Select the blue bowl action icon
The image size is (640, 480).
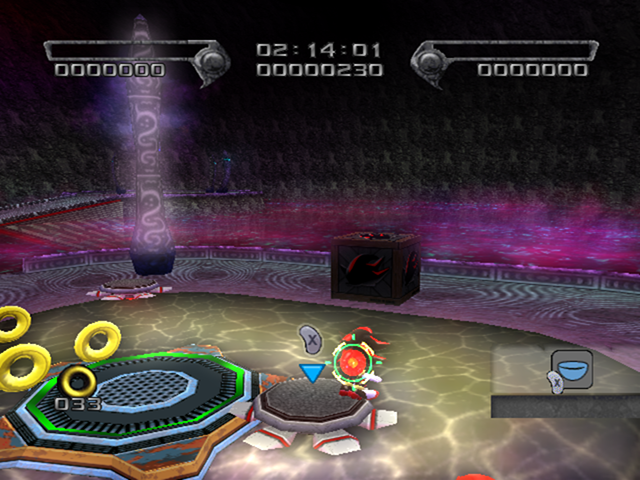572,369
